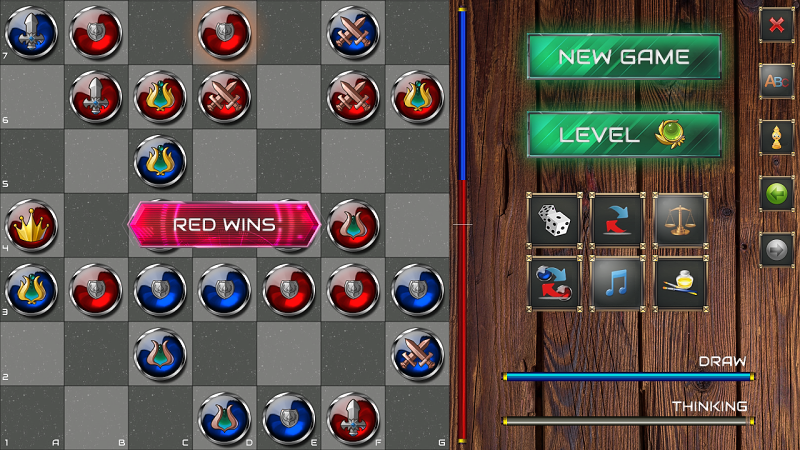Close the game with the red X
Viewport: 800px width, 450px height.
776,25
